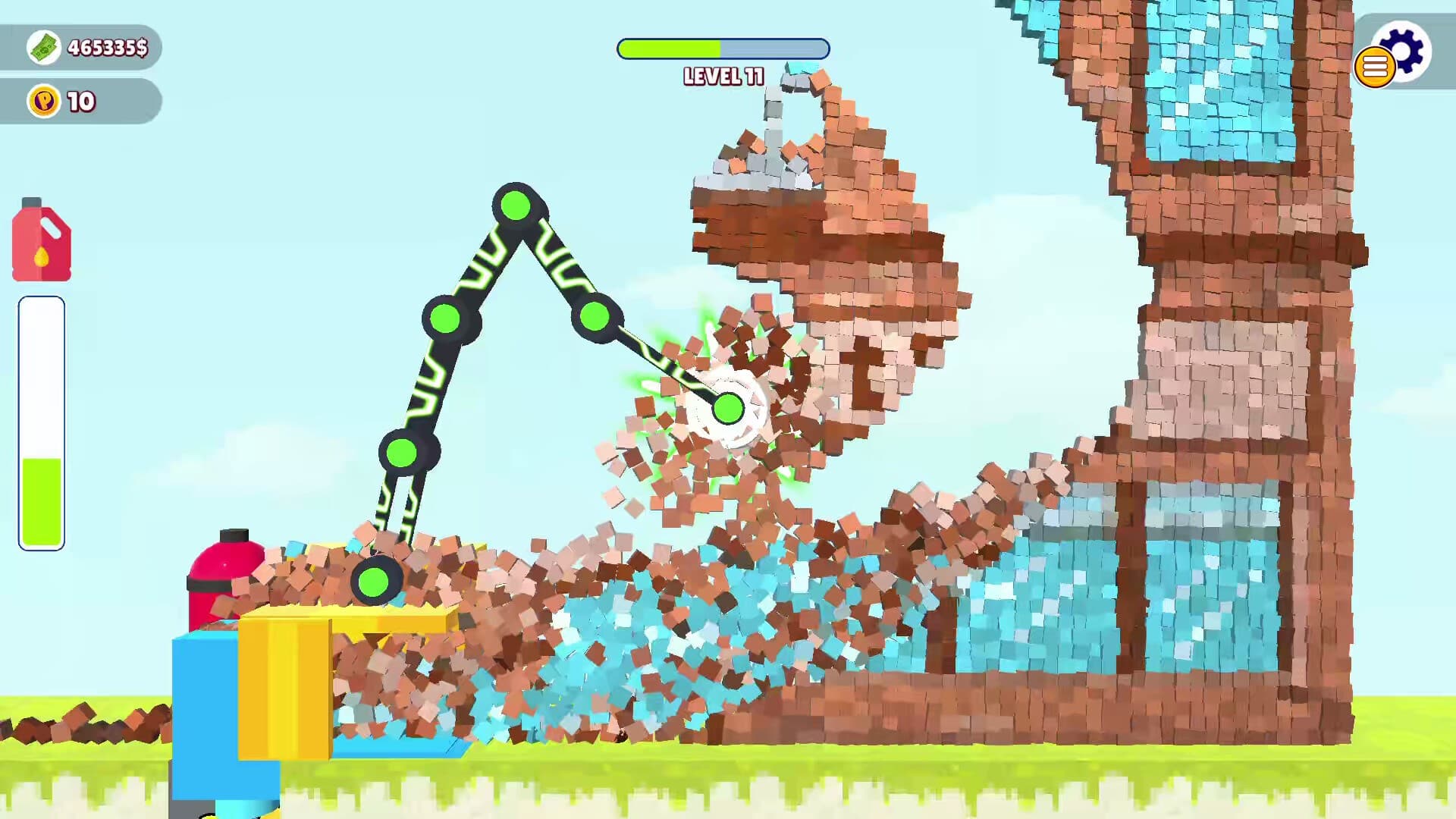Expand the money balance panel
Viewport: 1456px width, 819px height.
[83, 48]
